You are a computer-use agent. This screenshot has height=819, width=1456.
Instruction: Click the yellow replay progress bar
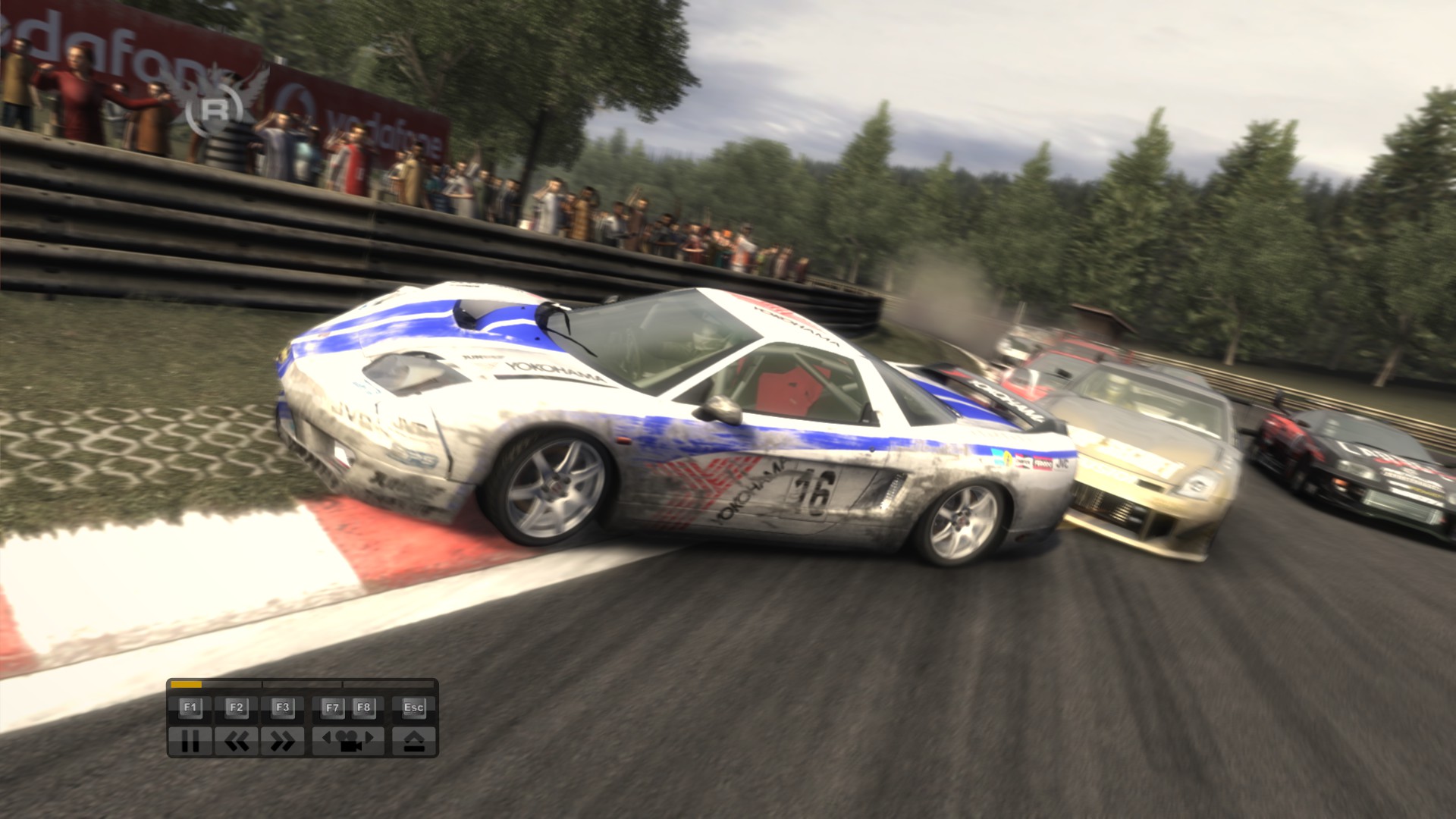pos(186,685)
